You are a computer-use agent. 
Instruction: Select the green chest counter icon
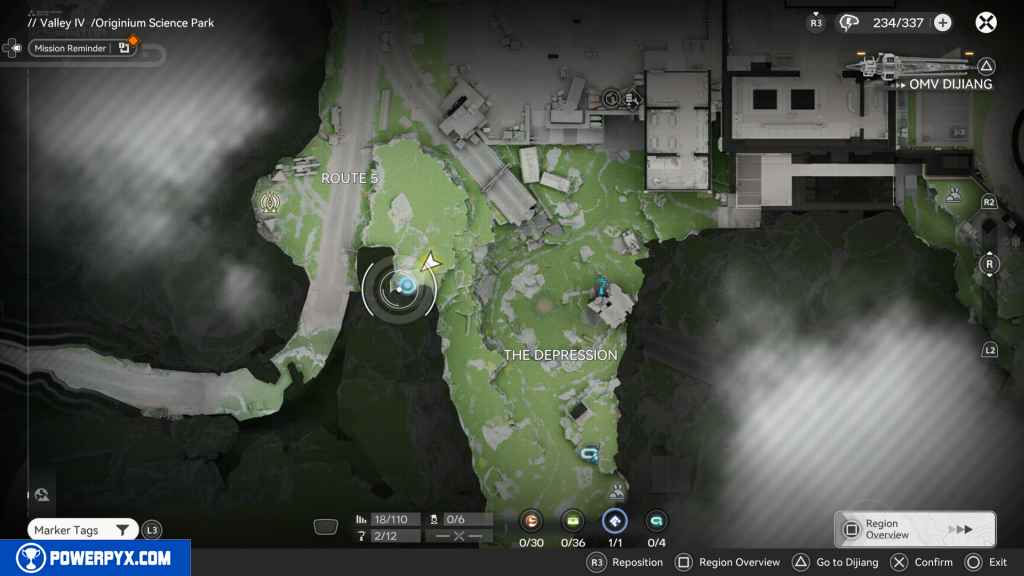tap(573, 521)
